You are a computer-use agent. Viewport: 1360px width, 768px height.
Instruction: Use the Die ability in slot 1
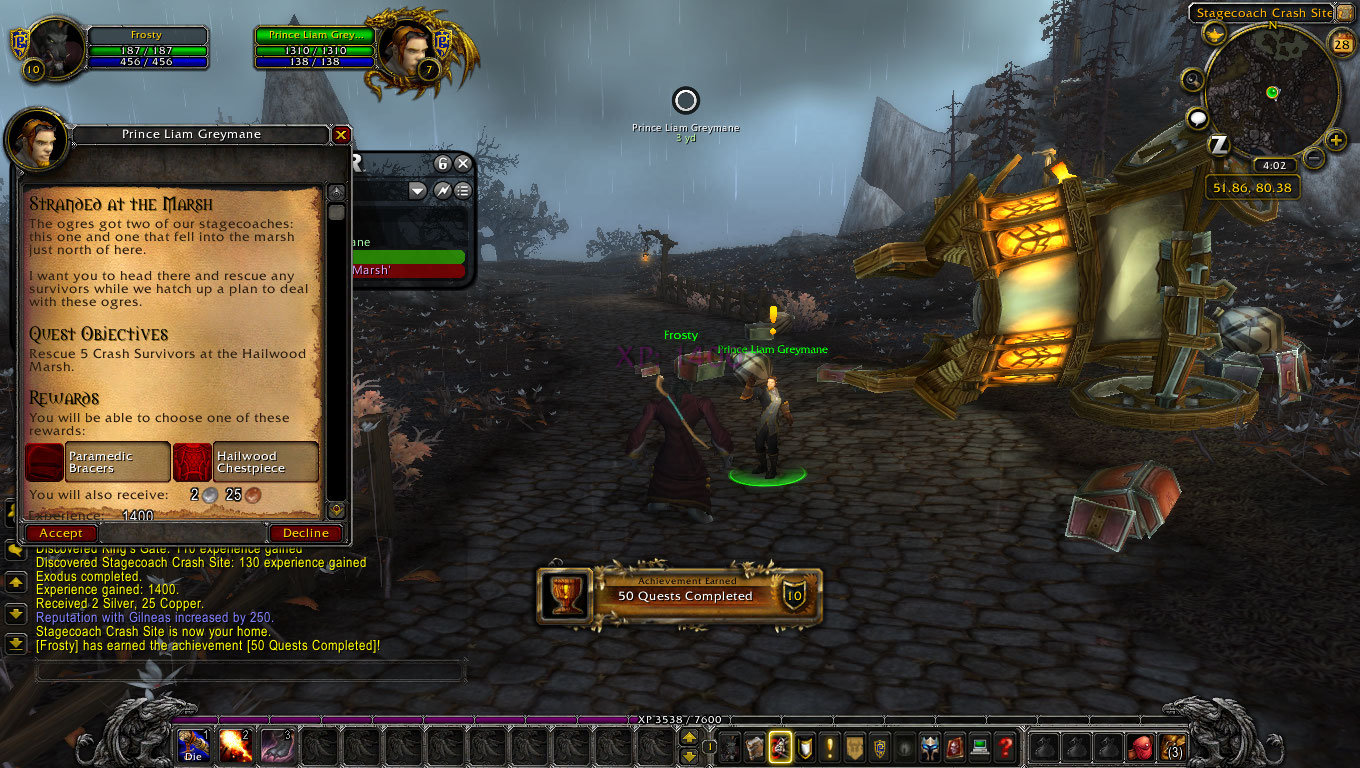pos(193,746)
